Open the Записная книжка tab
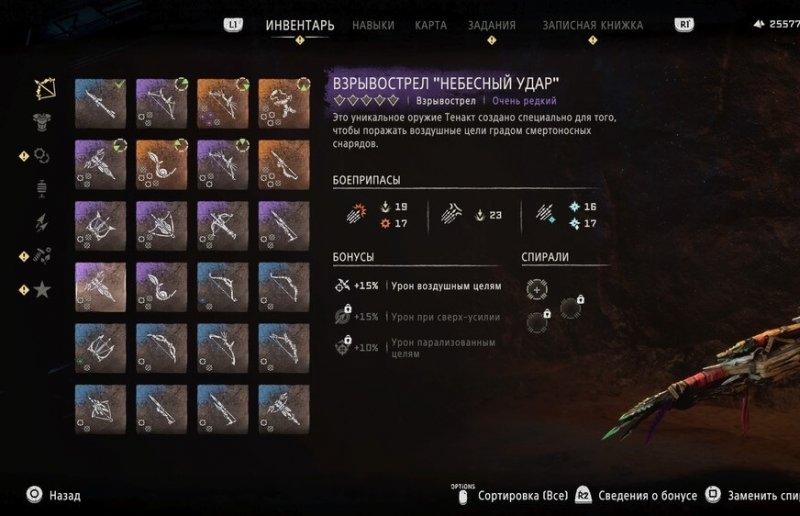 [x=592, y=25]
